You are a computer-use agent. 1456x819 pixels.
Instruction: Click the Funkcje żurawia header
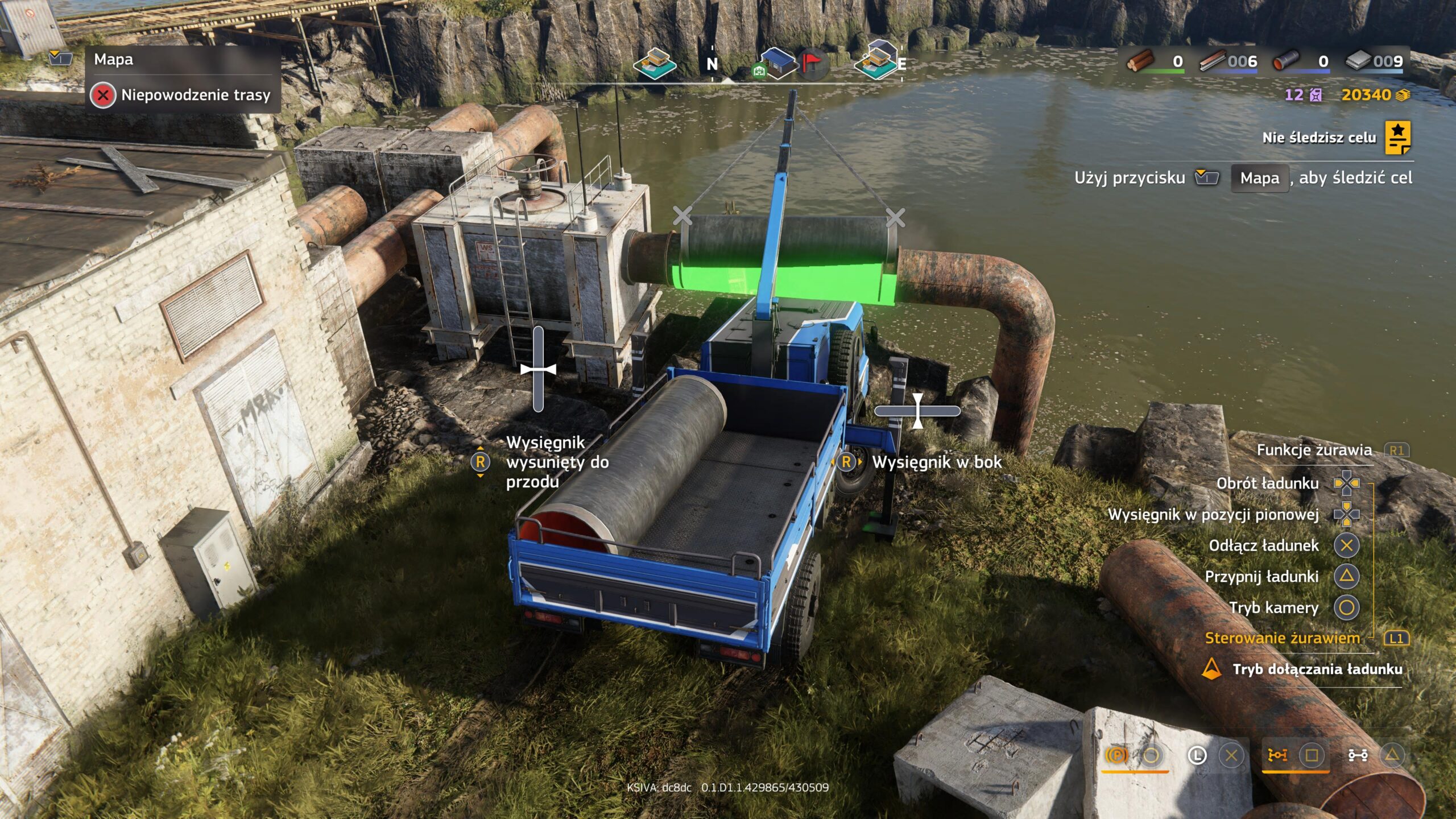tap(1314, 450)
